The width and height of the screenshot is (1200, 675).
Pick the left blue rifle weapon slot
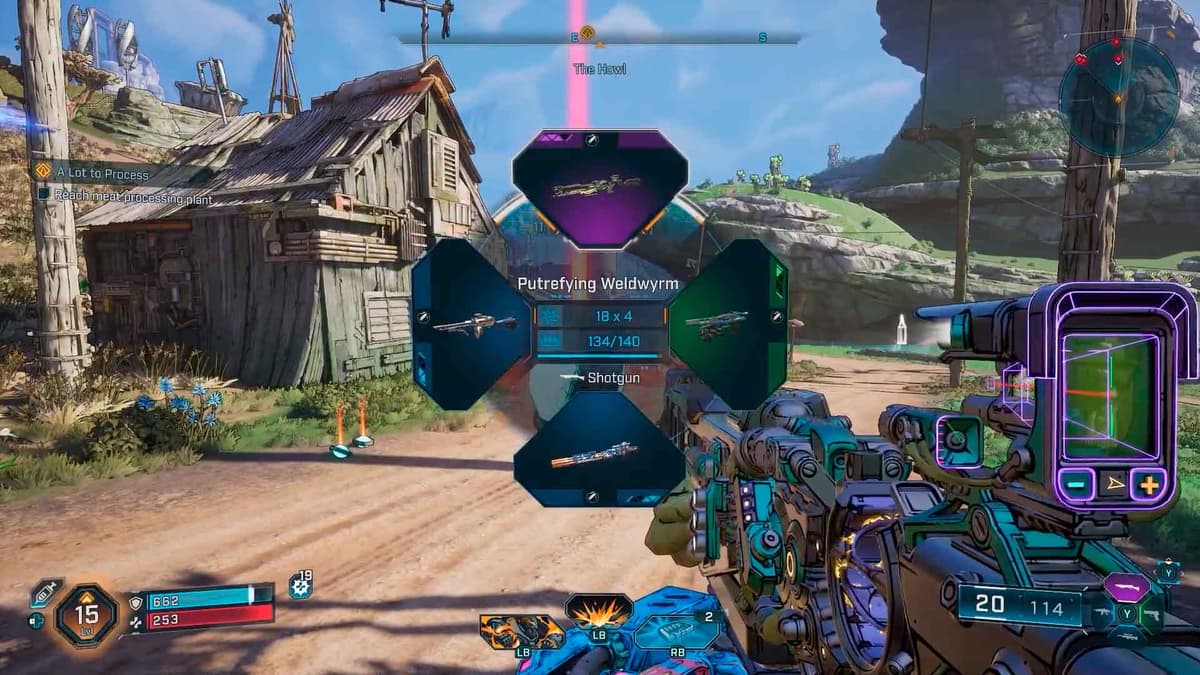pyautogui.click(x=471, y=323)
